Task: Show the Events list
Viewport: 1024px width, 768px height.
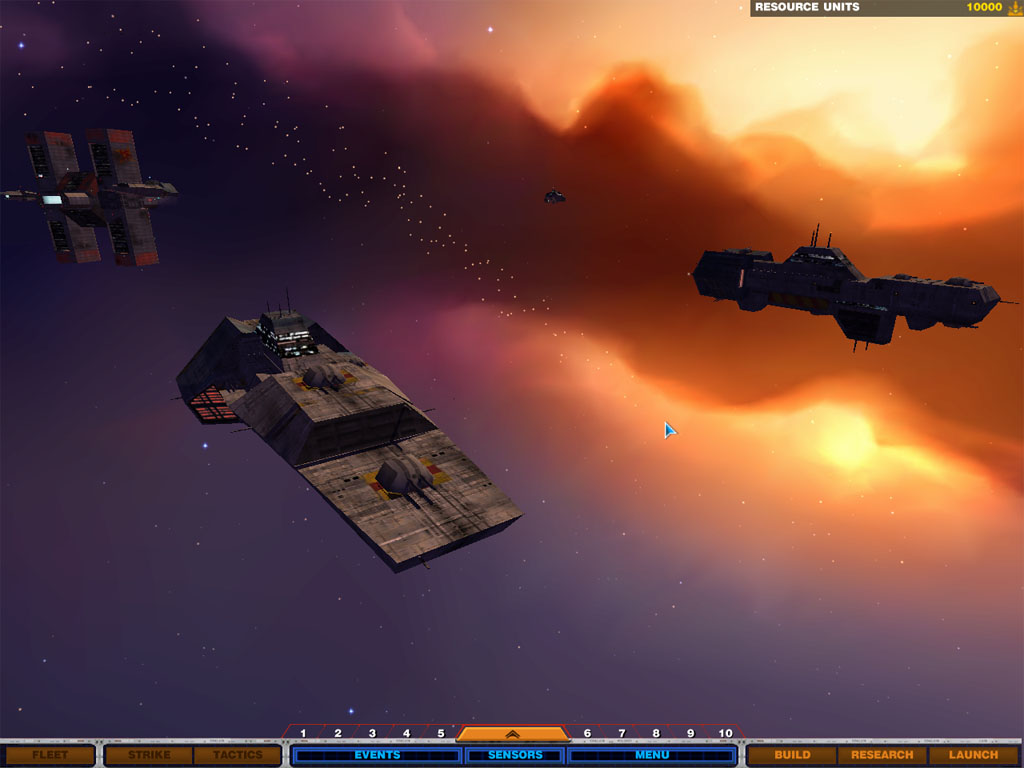Action: click(377, 755)
